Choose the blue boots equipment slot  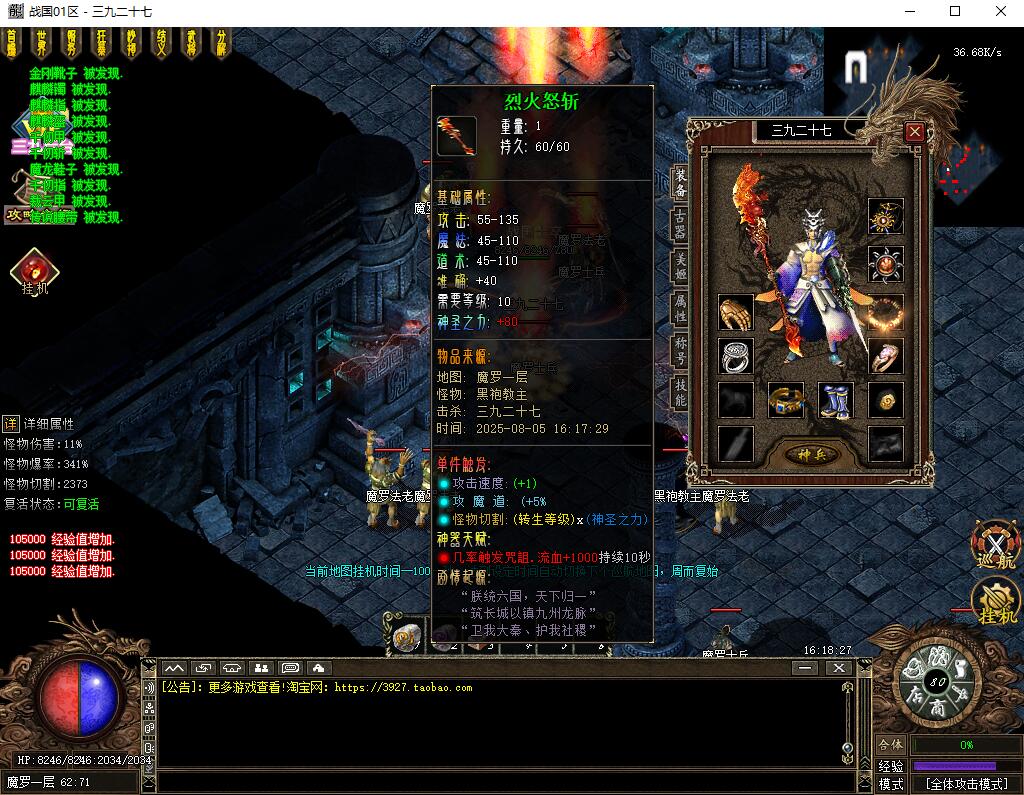click(835, 400)
